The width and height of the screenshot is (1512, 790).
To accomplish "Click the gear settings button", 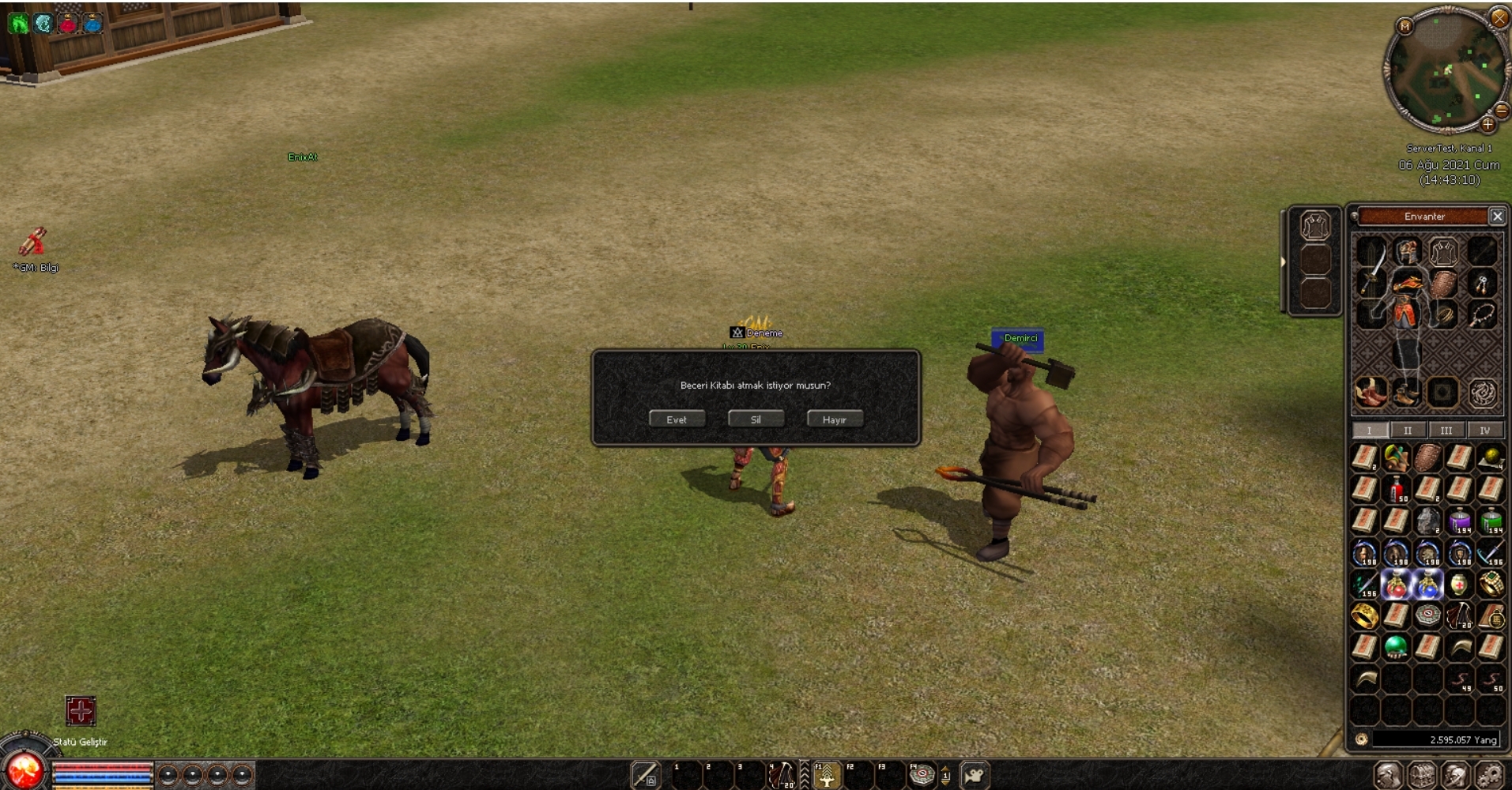I will point(1489,775).
